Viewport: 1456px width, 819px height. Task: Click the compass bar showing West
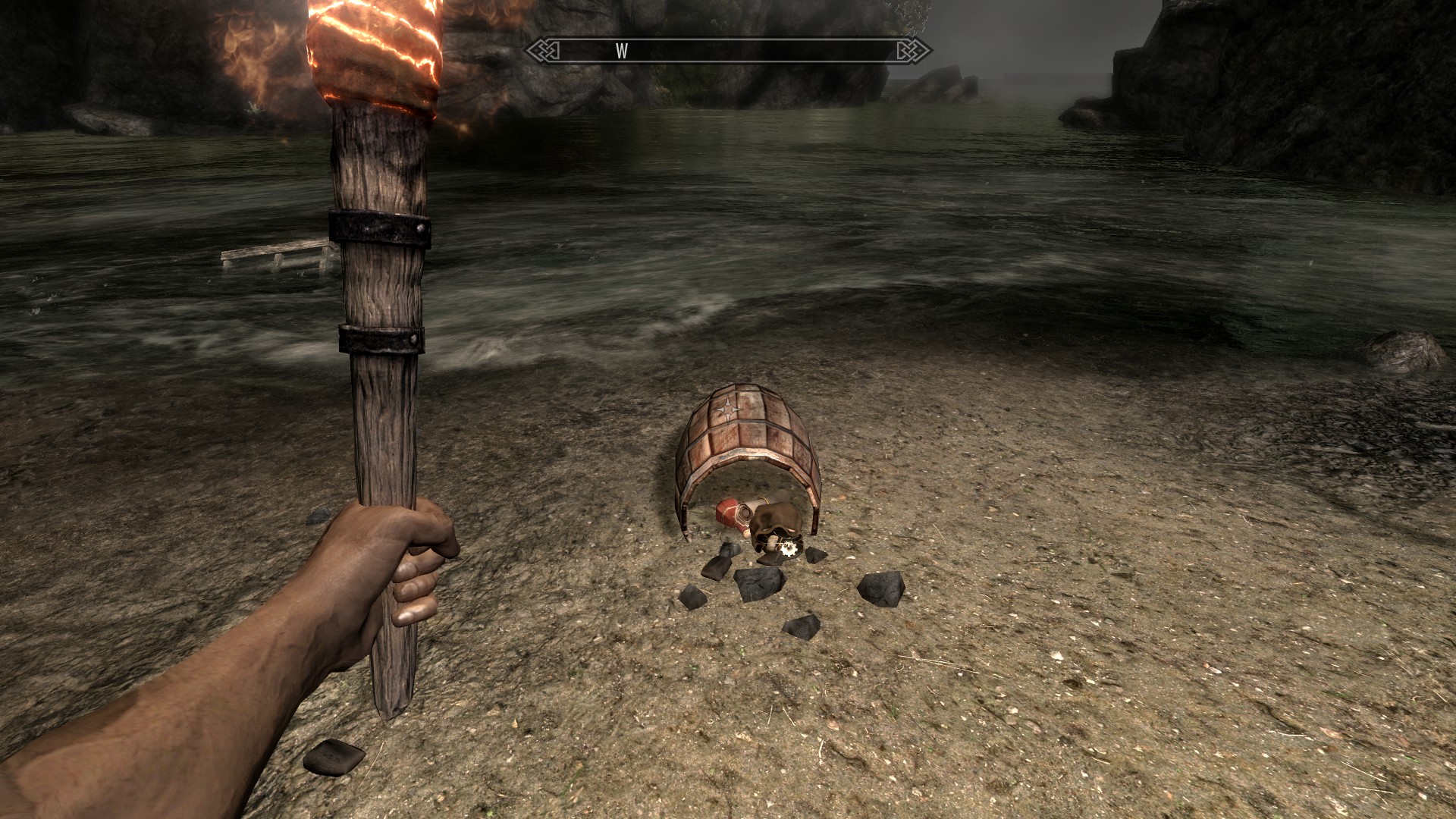point(728,51)
